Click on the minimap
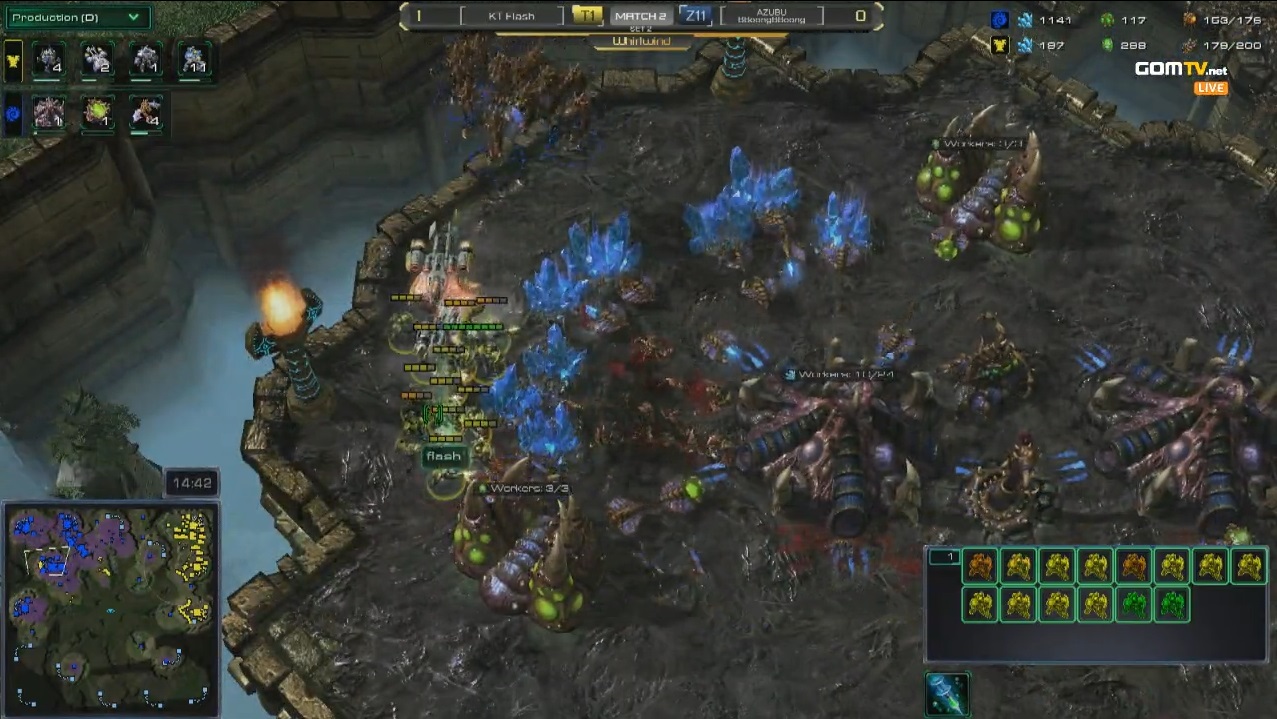The image size is (1277, 719). (x=110, y=606)
